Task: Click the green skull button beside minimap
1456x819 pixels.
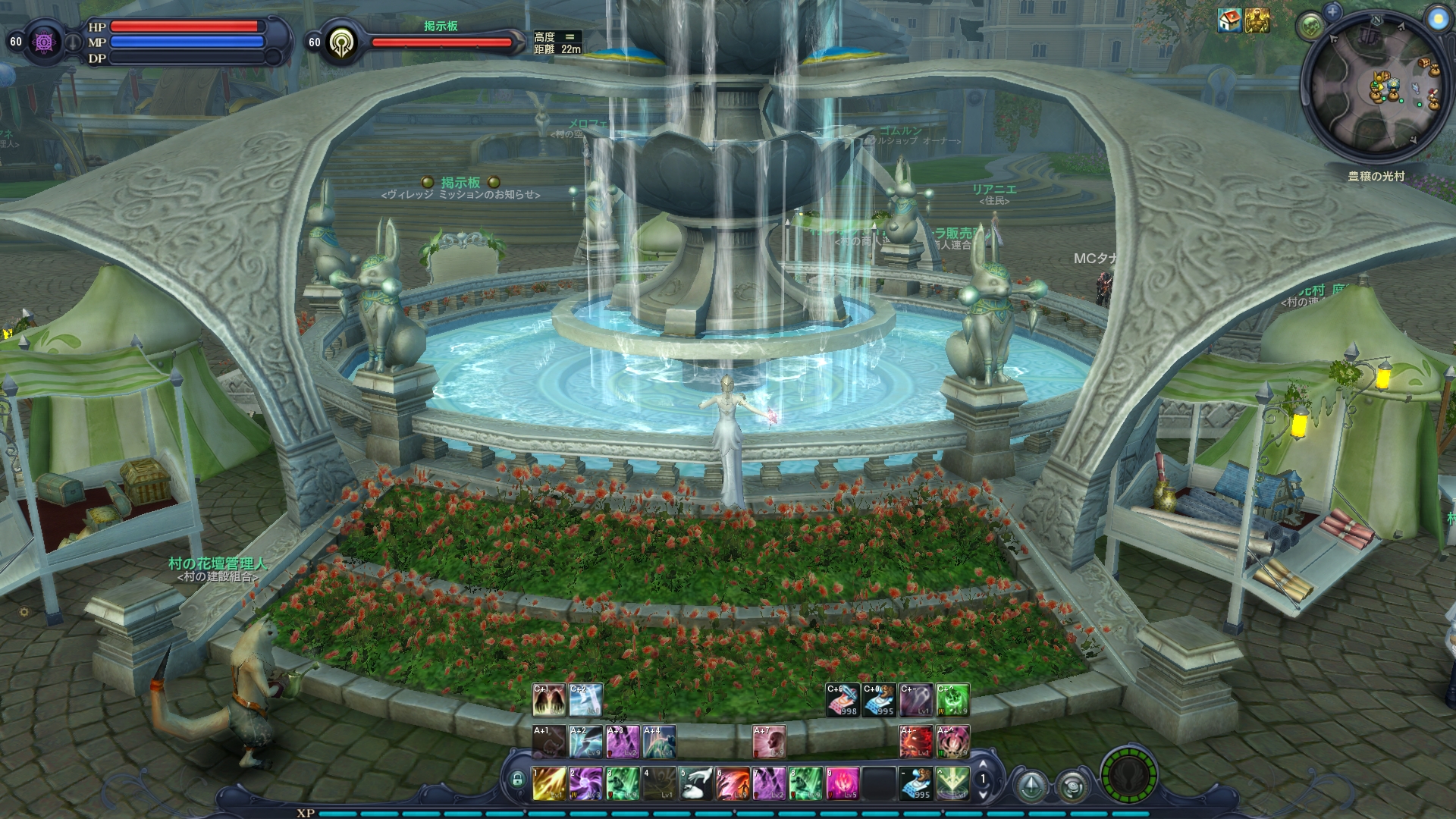Action: click(x=1312, y=28)
